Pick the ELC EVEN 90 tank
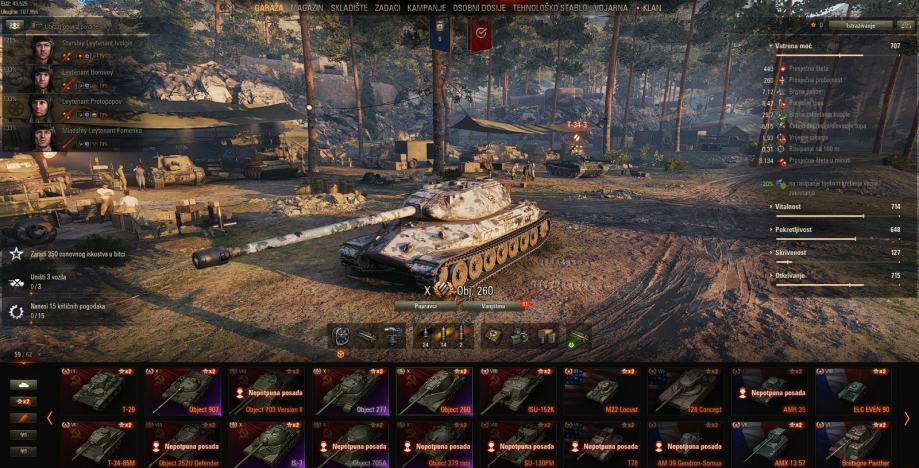This screenshot has width=919, height=468. click(855, 389)
